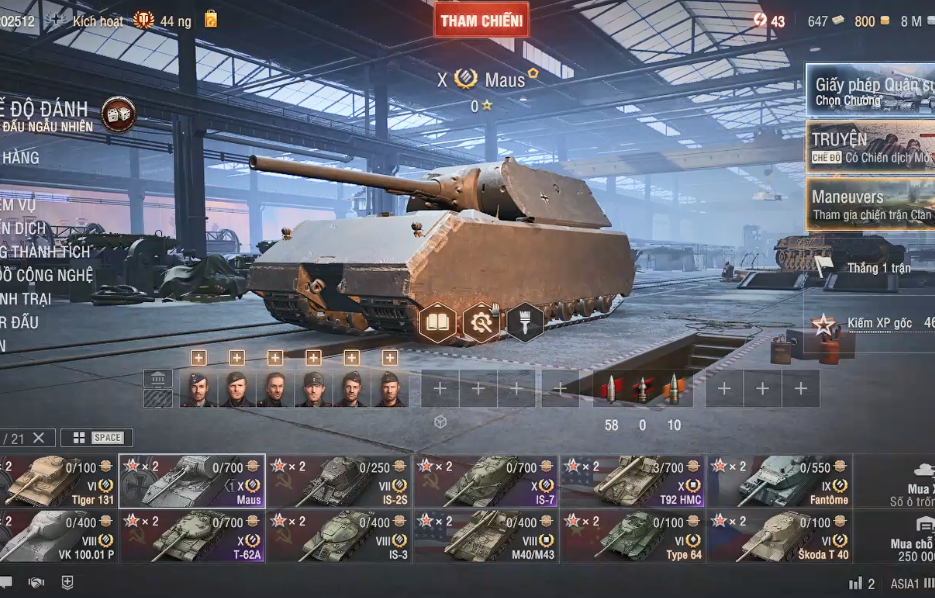Pick the Škoda T 40 tank

[779, 536]
